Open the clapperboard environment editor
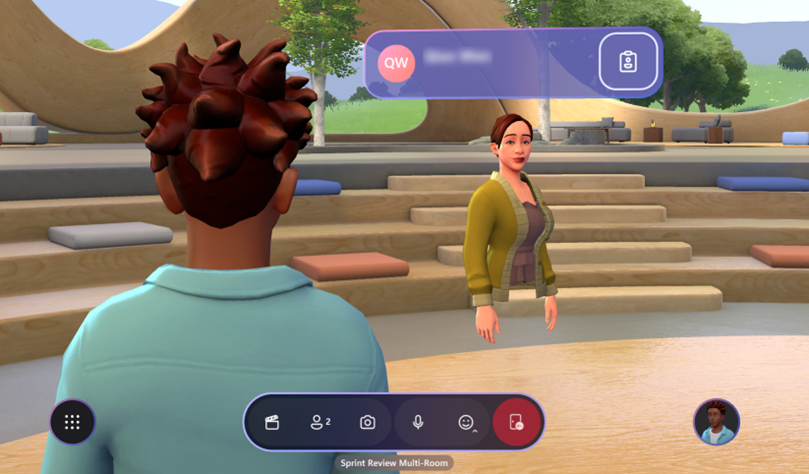Screen dimensions: 809x474 coord(271,422)
